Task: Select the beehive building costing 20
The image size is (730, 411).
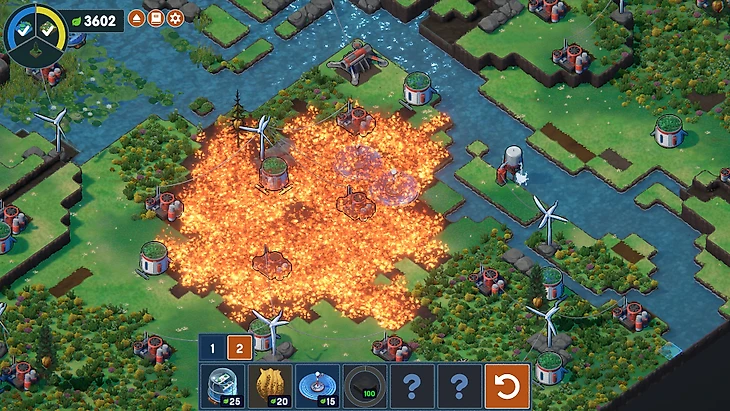Action: (269, 385)
